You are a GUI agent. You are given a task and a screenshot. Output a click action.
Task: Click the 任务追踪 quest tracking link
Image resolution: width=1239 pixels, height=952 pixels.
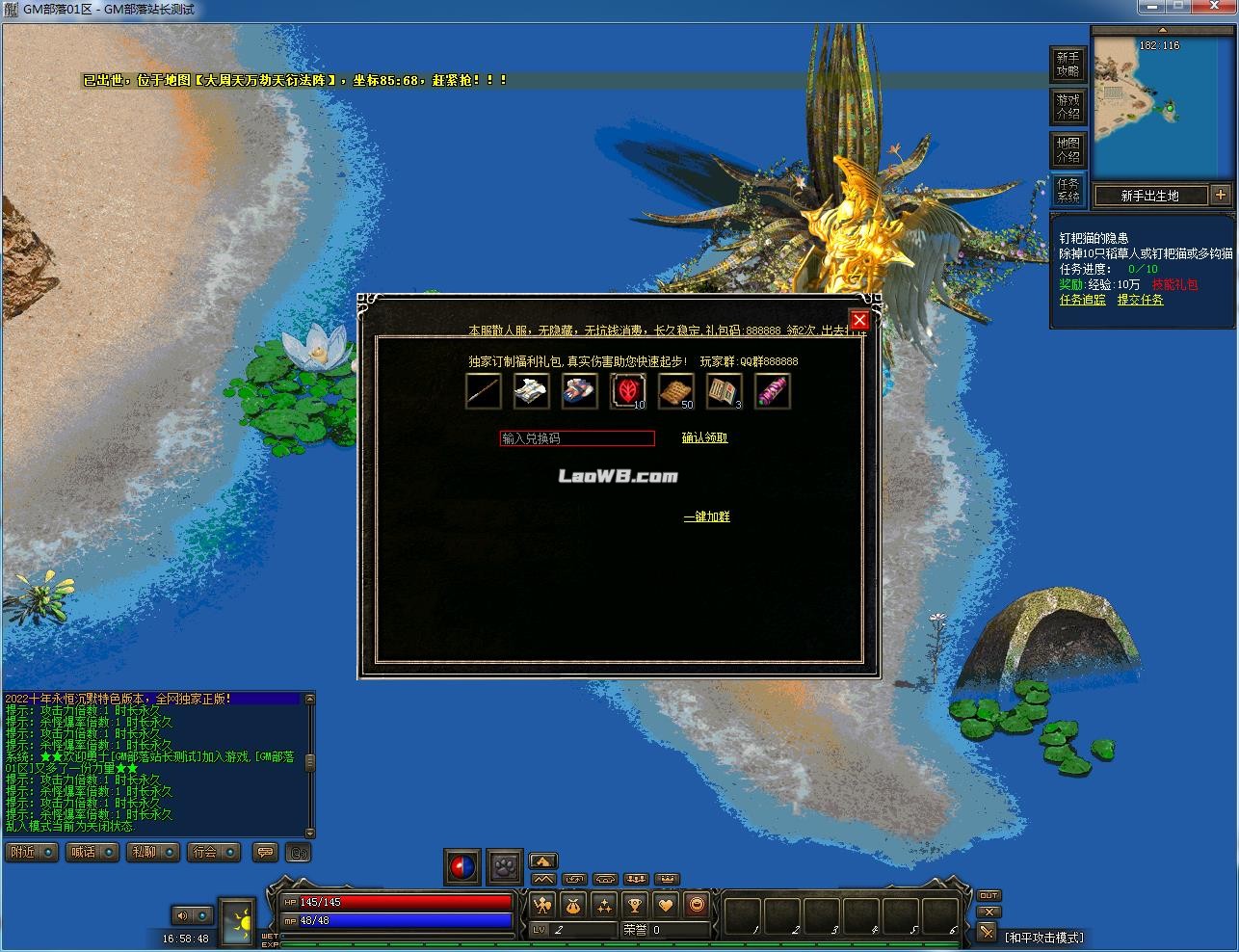tap(1082, 301)
